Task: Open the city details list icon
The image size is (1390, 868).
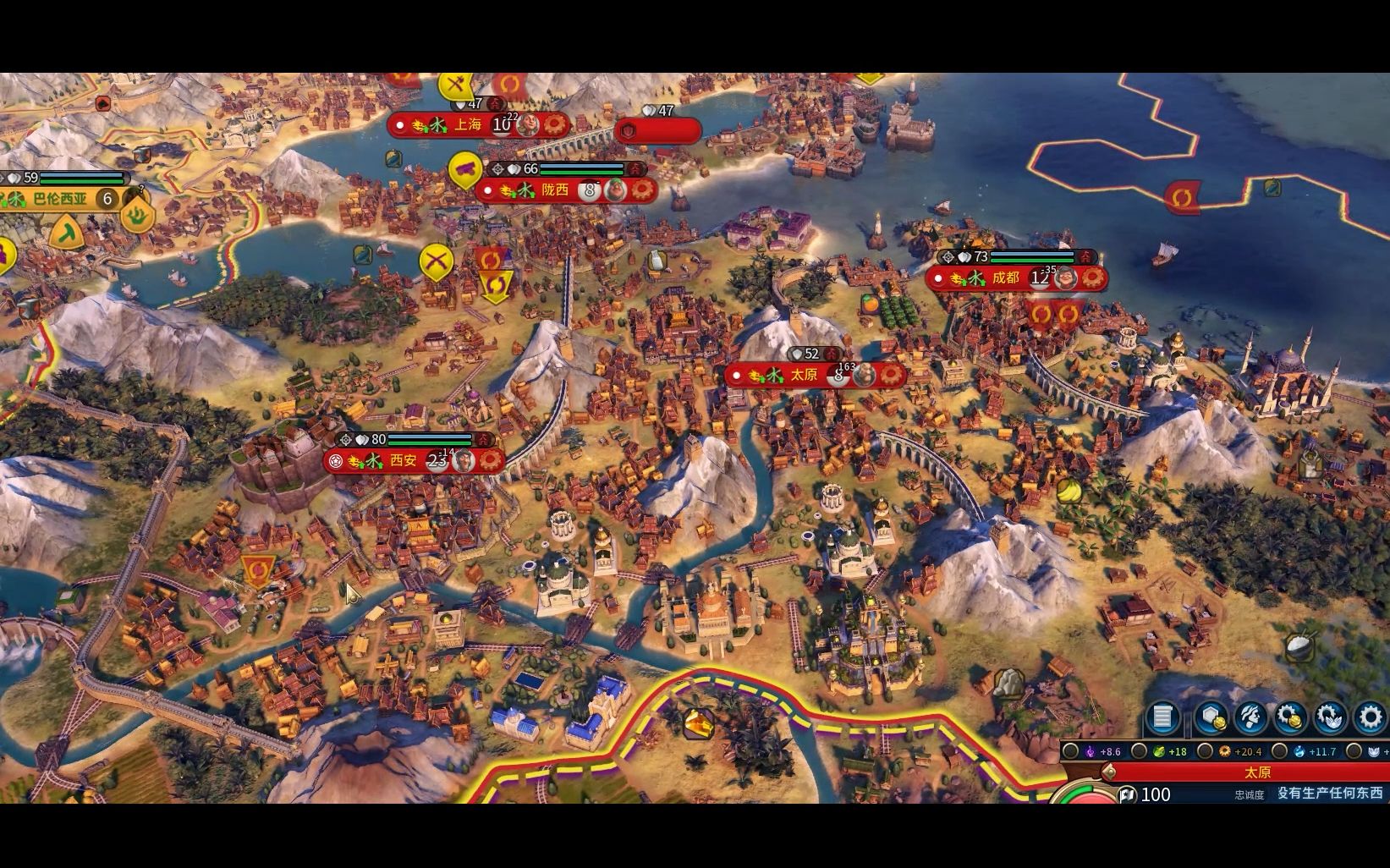Action: (1163, 718)
